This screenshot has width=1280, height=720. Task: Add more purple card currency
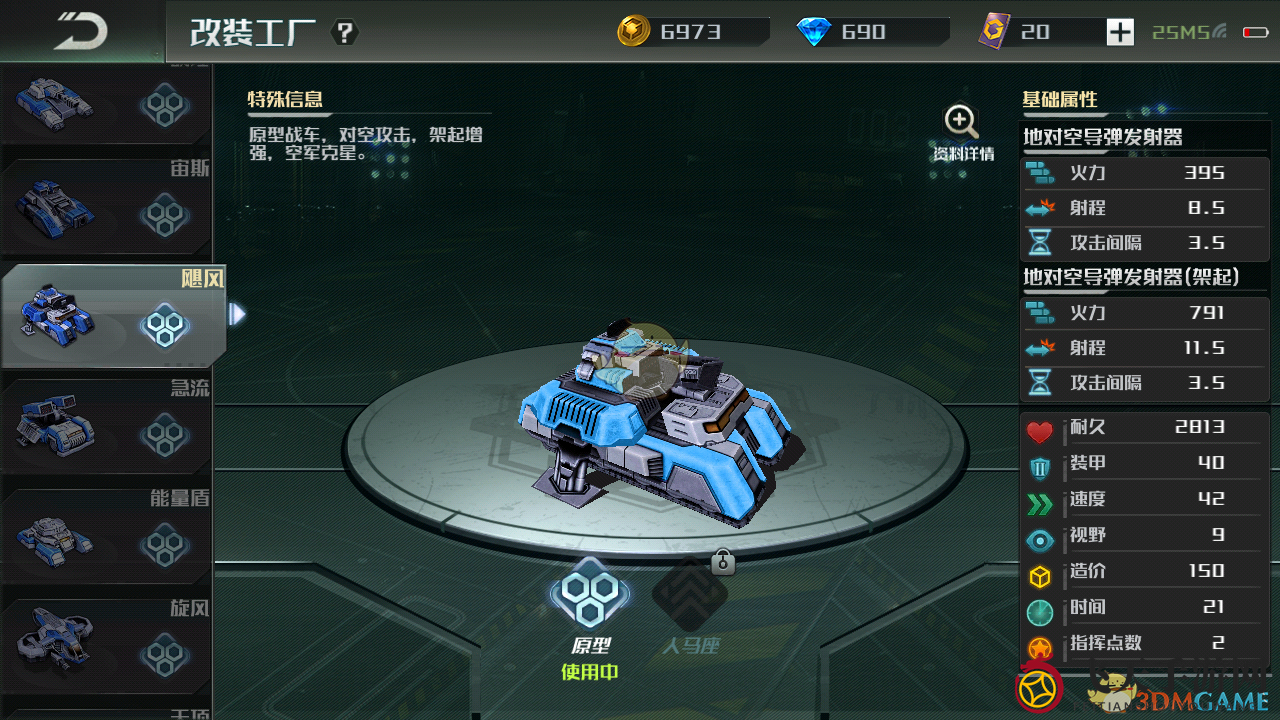(1120, 32)
